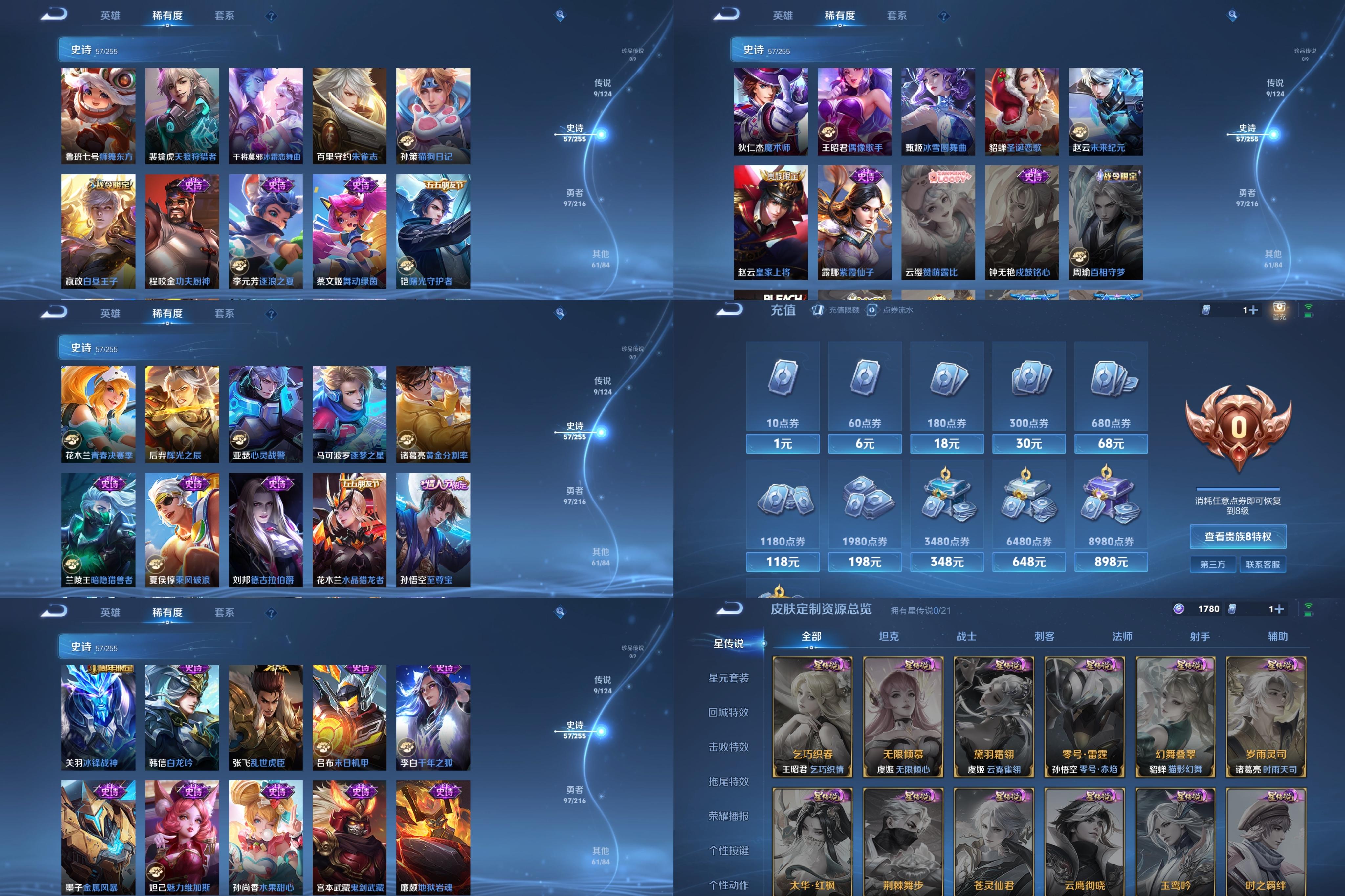1345x896 pixels.
Task: Open 充值限额 recharge limit info
Action: click(x=836, y=310)
